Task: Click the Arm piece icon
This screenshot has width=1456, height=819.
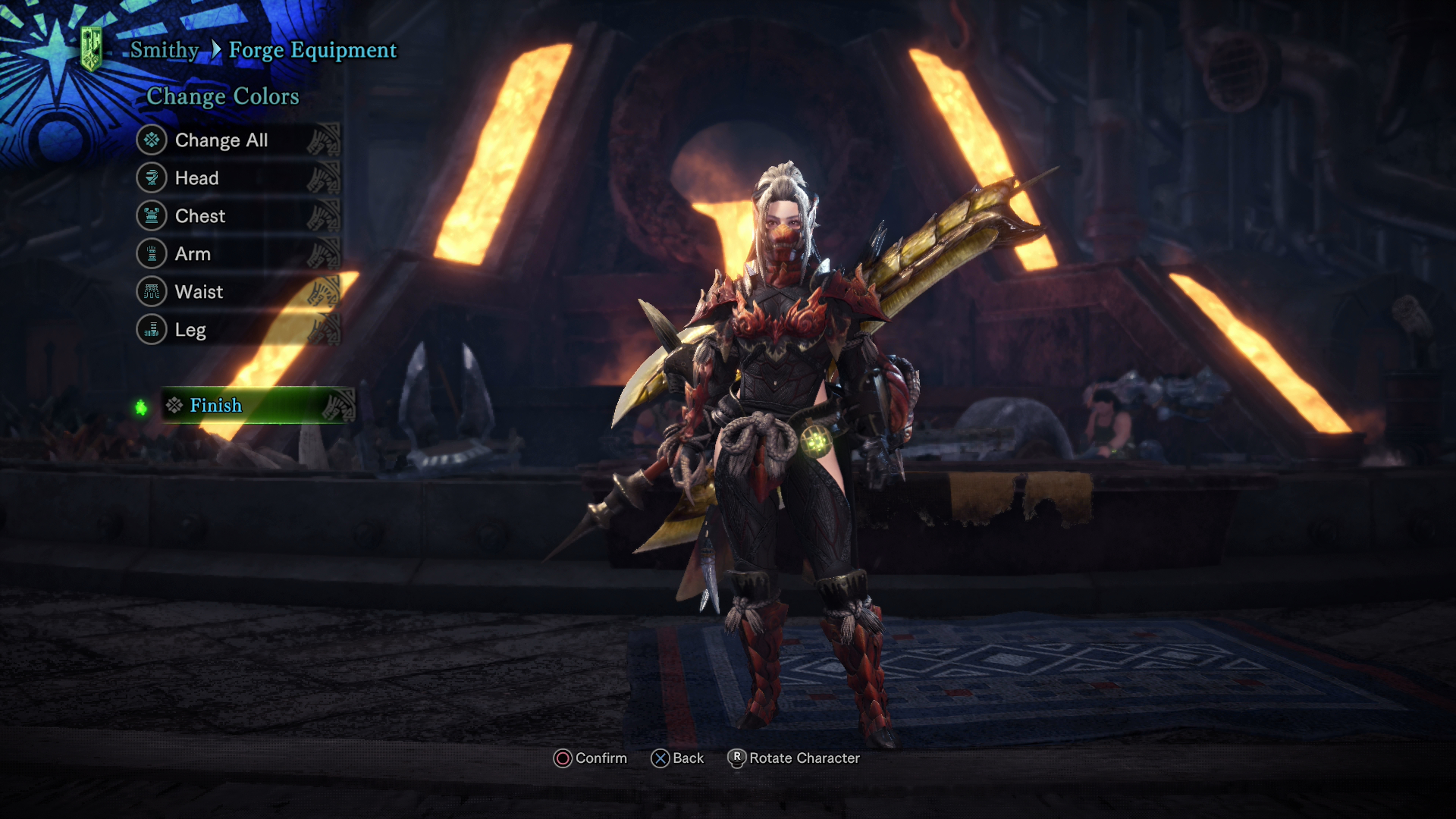Action: pos(153,254)
